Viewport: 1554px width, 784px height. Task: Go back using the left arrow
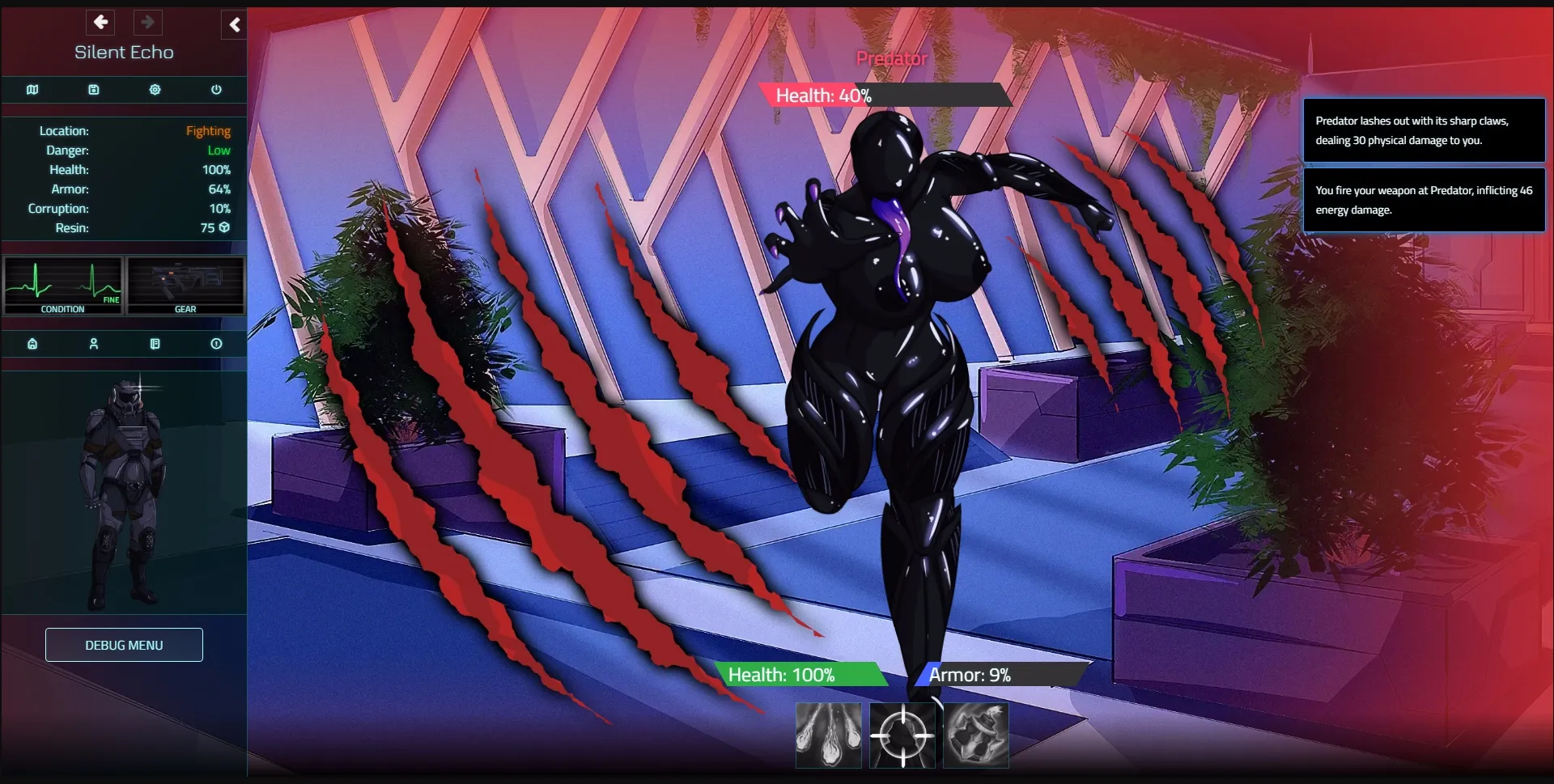point(100,22)
